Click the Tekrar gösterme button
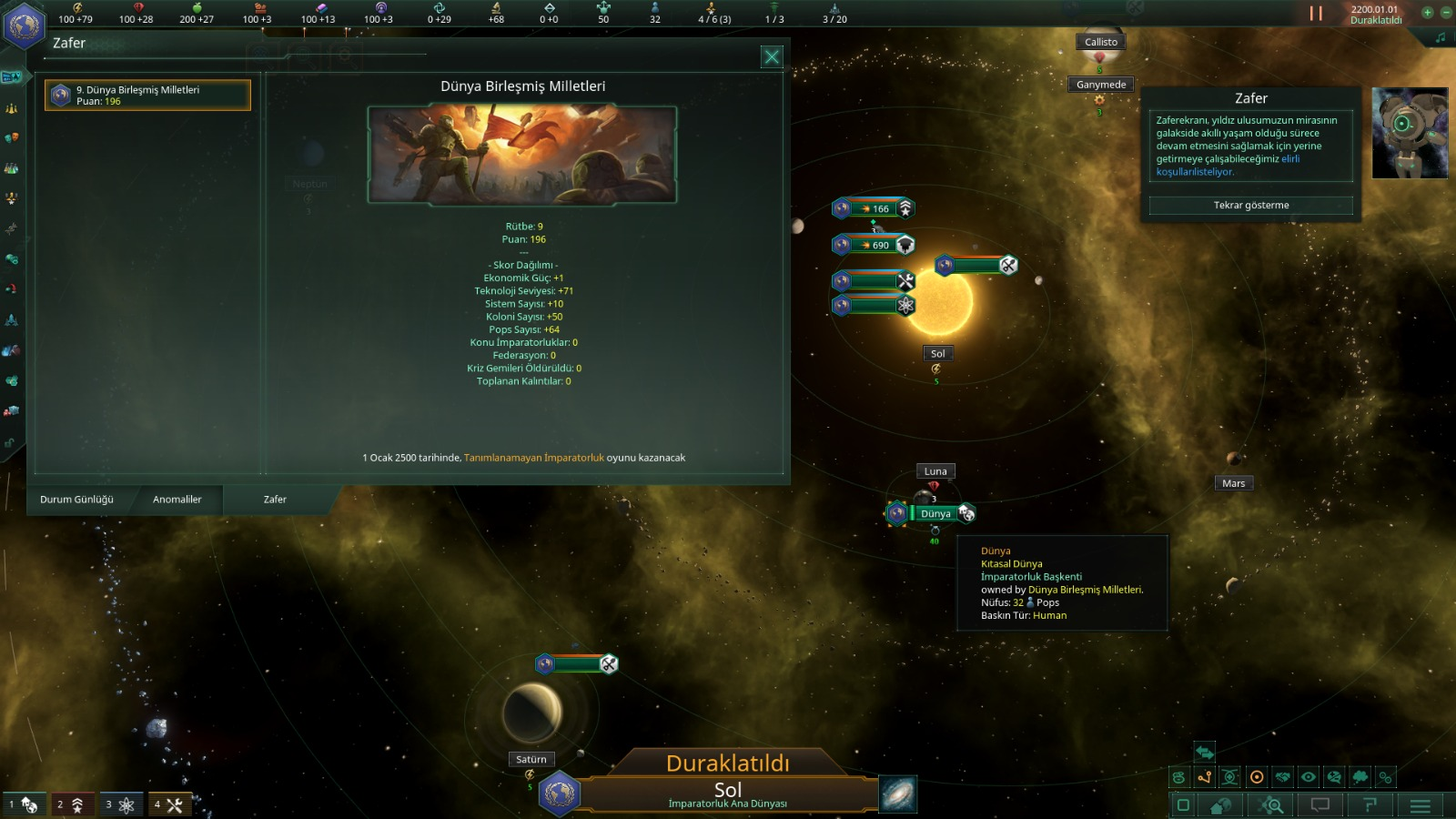Screen dimensions: 1456x819 point(1250,206)
